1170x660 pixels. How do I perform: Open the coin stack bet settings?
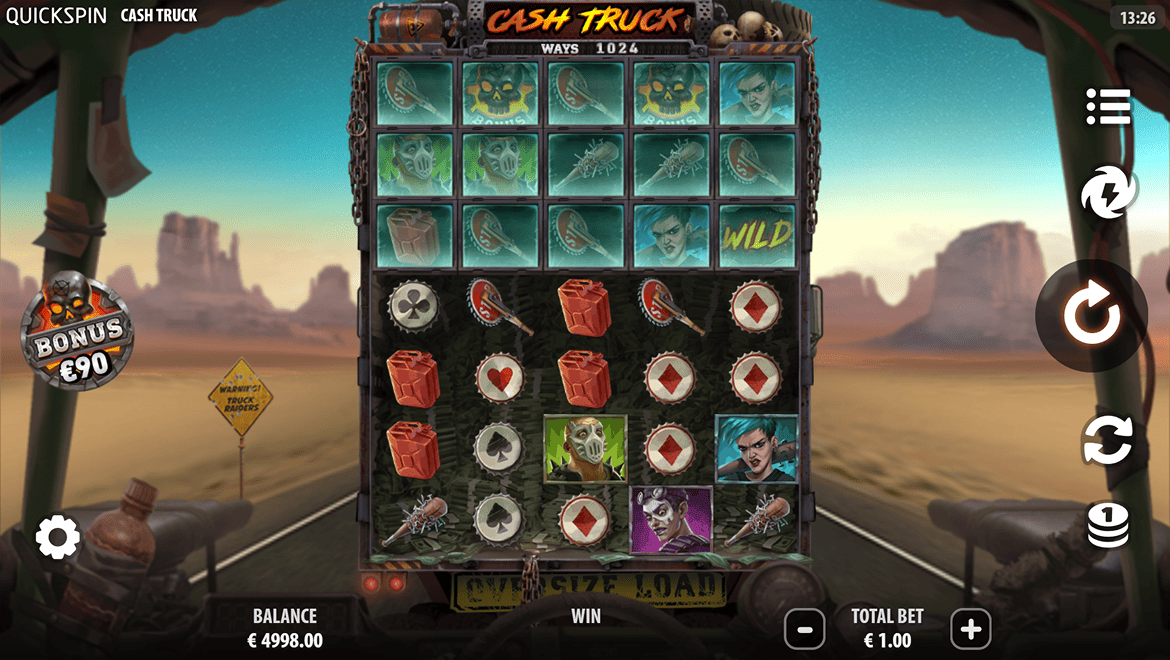pos(1108,526)
